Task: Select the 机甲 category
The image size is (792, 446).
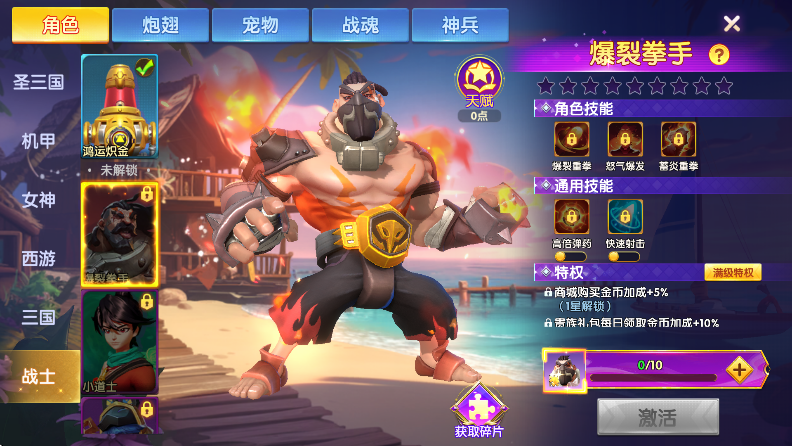Action: pyautogui.click(x=38, y=141)
